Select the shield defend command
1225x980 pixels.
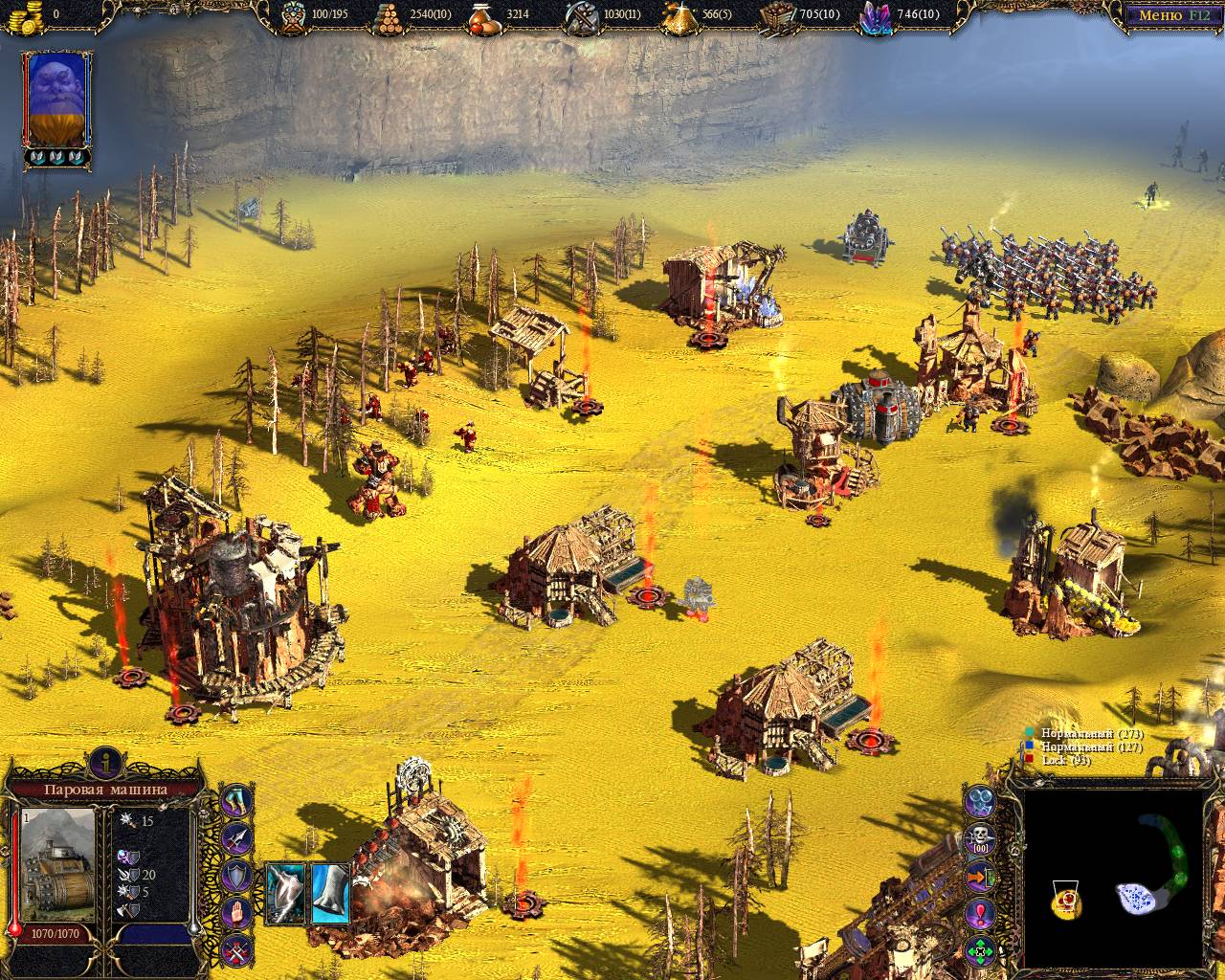pyautogui.click(x=236, y=875)
